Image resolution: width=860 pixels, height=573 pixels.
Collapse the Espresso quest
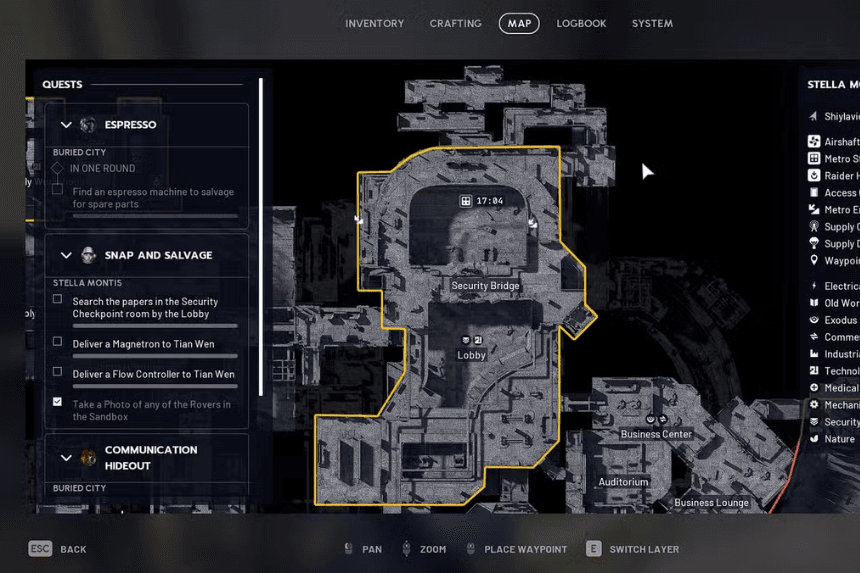[x=67, y=125]
